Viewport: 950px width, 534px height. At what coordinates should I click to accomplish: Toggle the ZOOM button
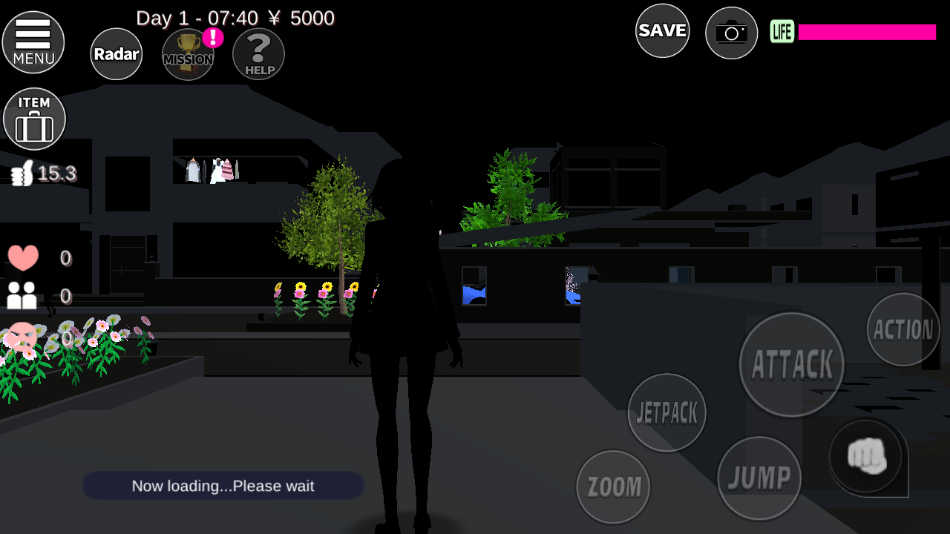(x=613, y=487)
